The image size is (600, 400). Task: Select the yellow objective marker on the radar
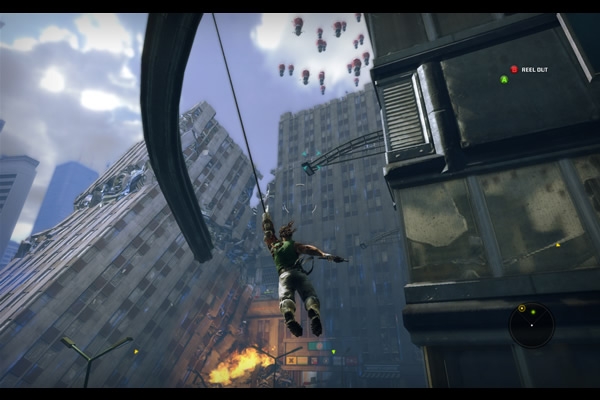coord(522,308)
